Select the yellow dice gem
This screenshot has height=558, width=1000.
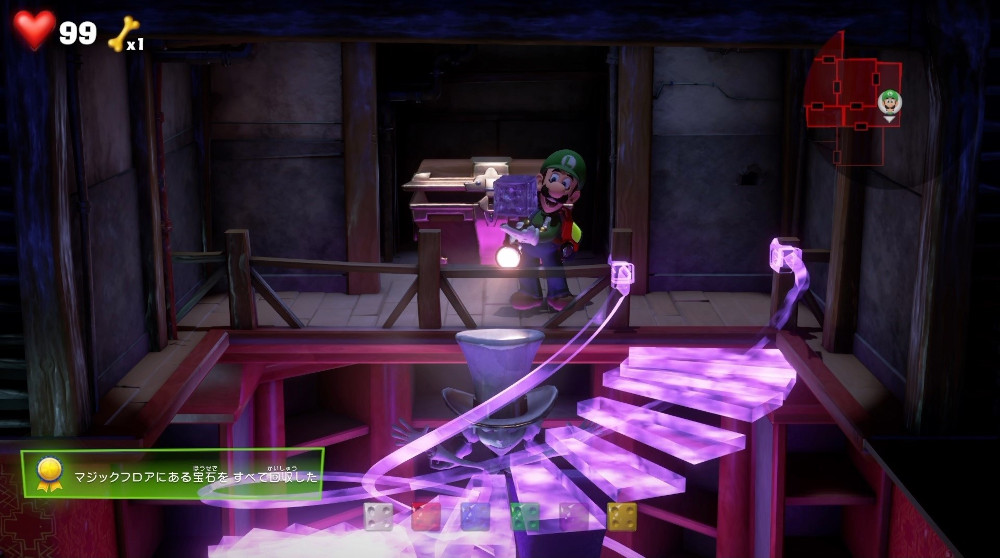click(x=621, y=516)
